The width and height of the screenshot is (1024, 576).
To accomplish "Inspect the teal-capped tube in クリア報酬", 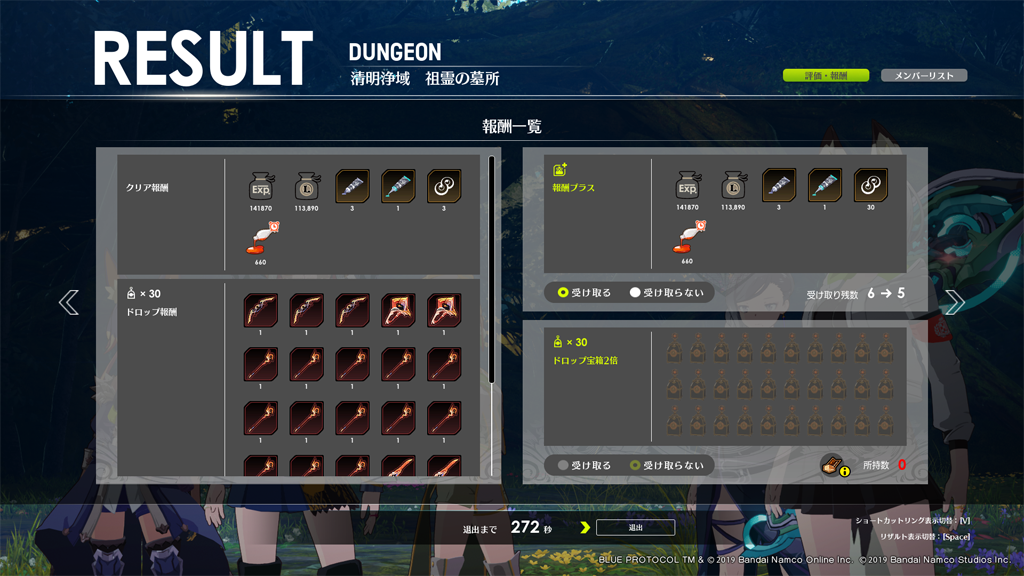I will coord(398,186).
